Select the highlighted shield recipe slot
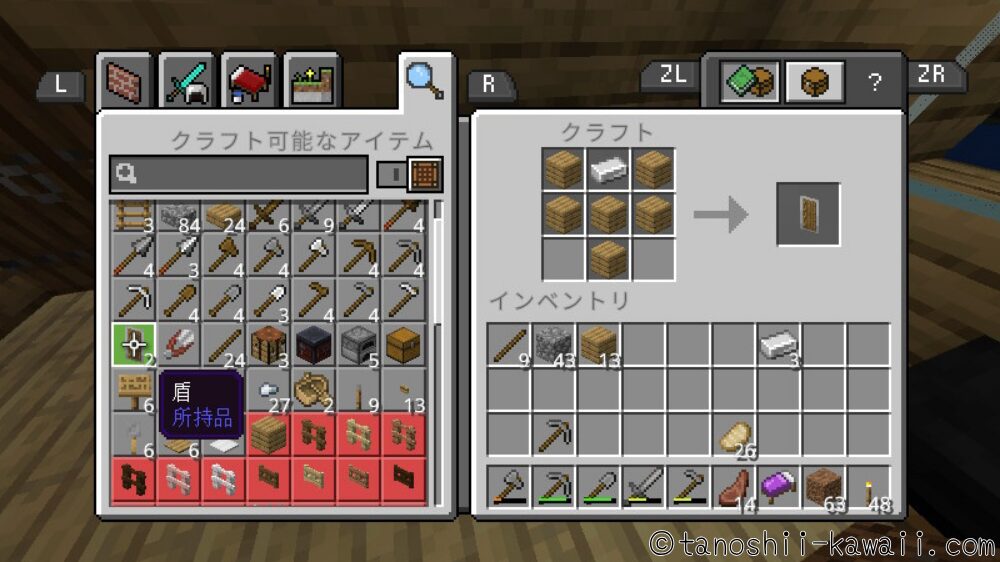 tap(133, 344)
